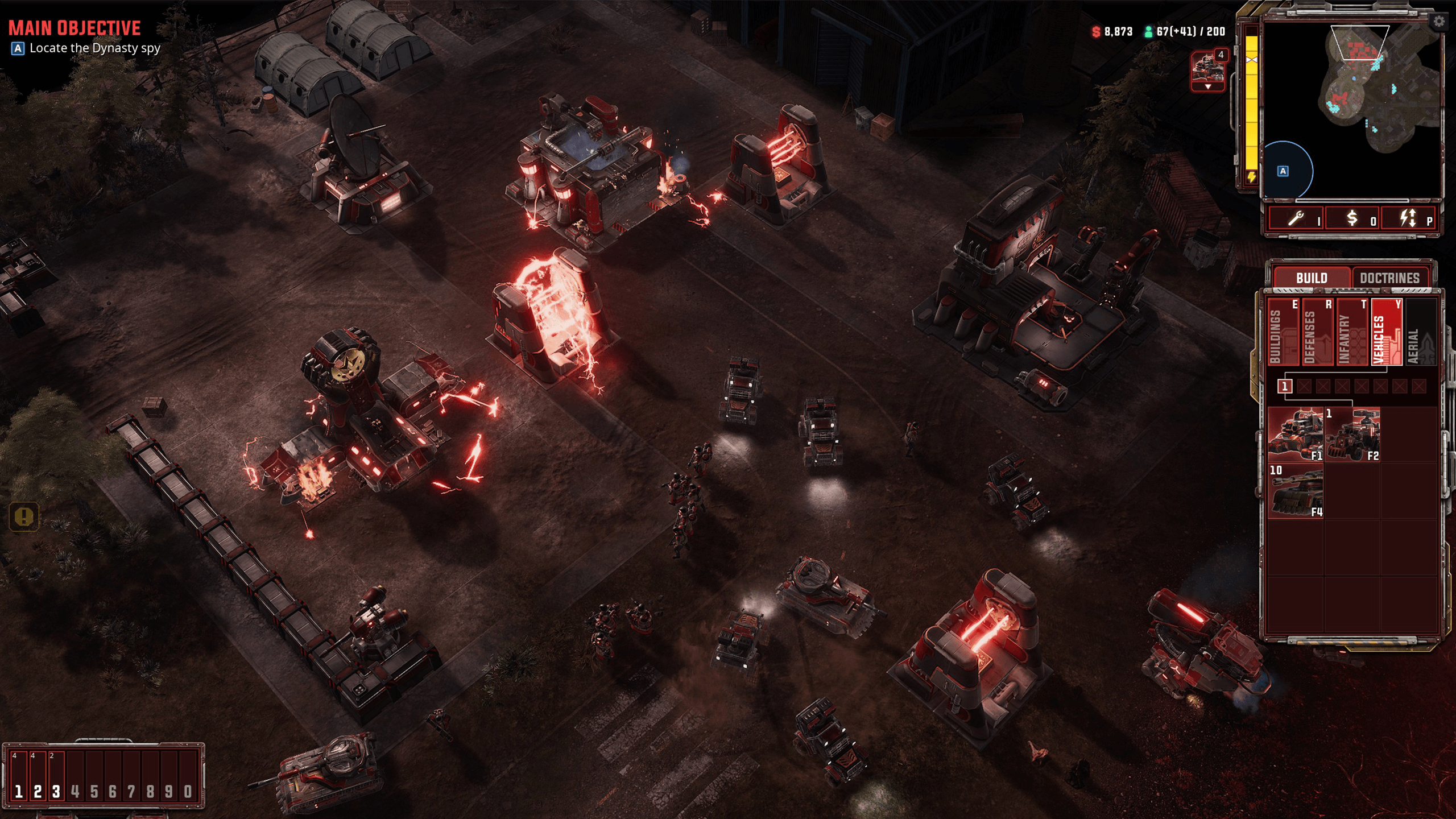Queue the F1 multi-barrel vehicle
The image size is (1456, 819).
tap(1296, 435)
